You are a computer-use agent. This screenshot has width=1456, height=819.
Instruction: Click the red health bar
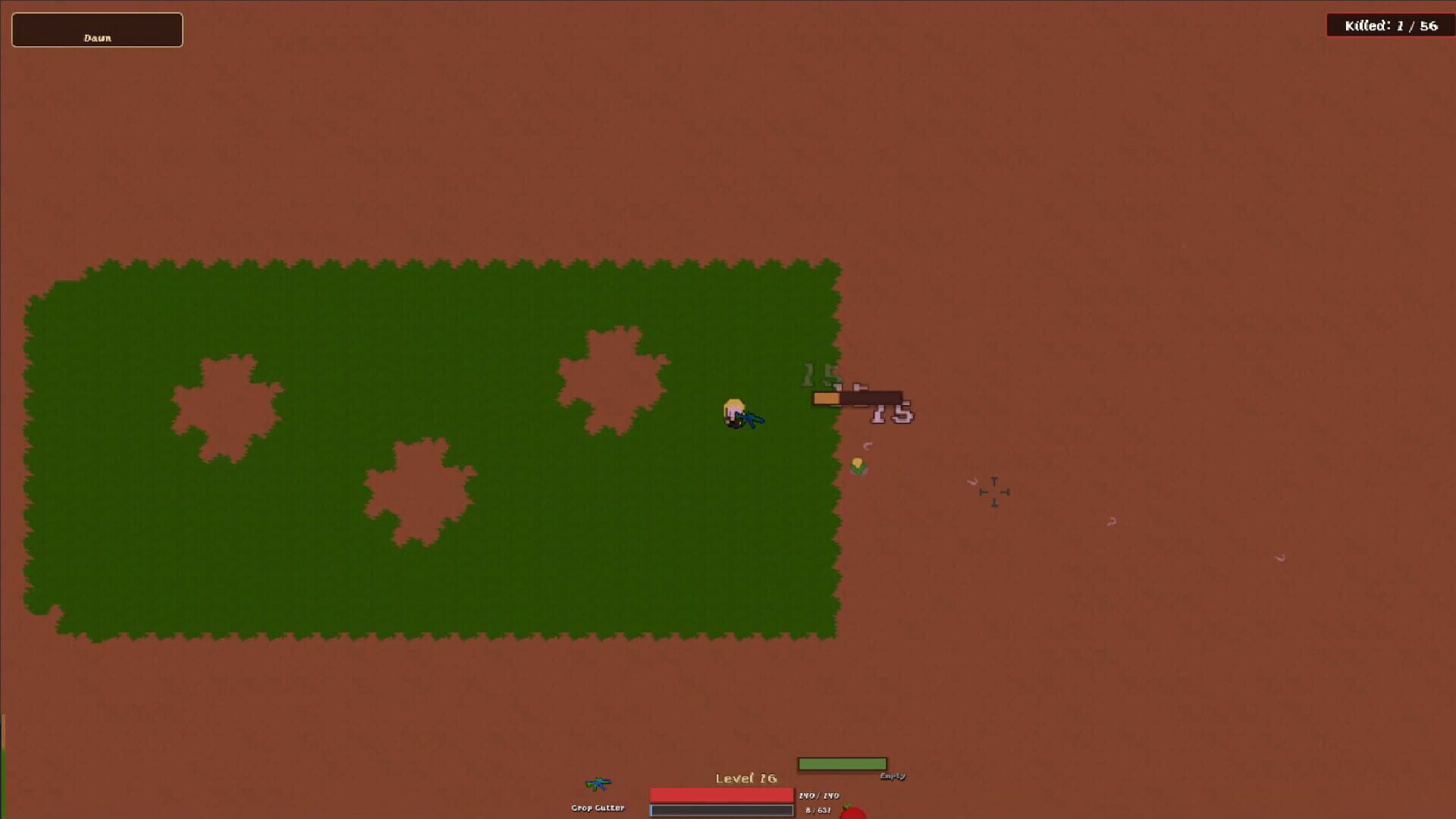pos(720,793)
